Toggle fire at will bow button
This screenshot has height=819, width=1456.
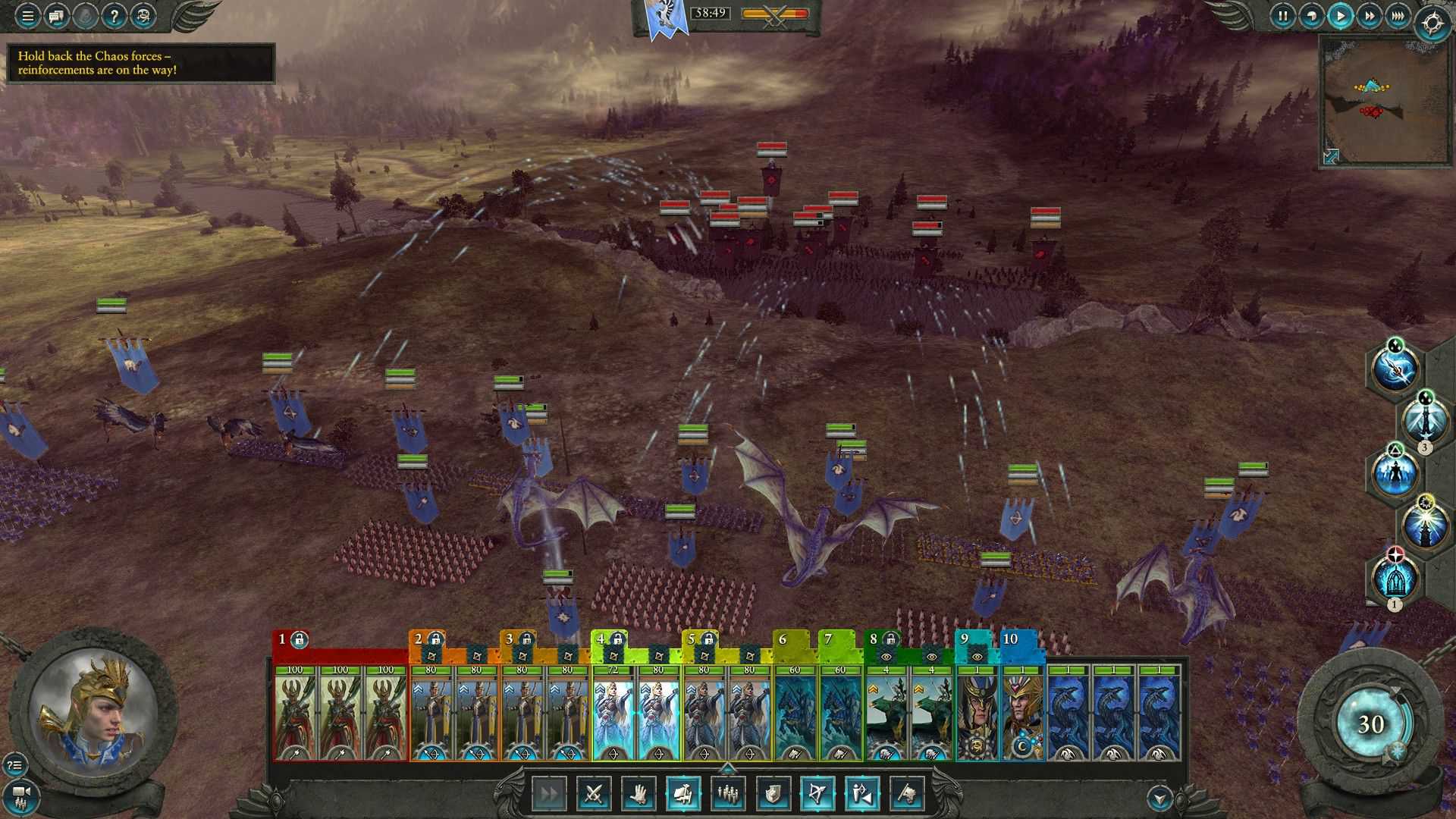tap(817, 794)
